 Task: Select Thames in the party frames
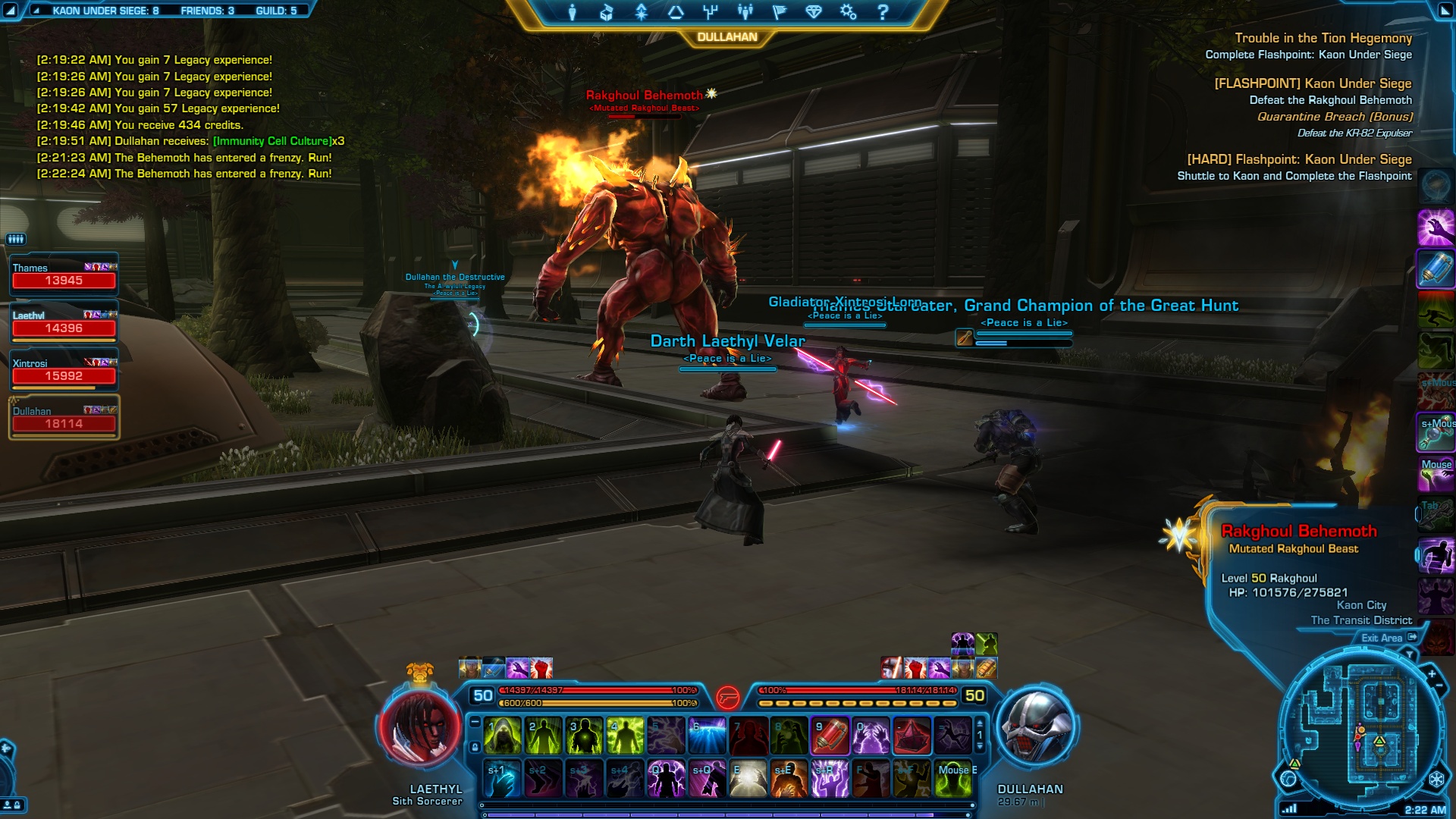64,275
